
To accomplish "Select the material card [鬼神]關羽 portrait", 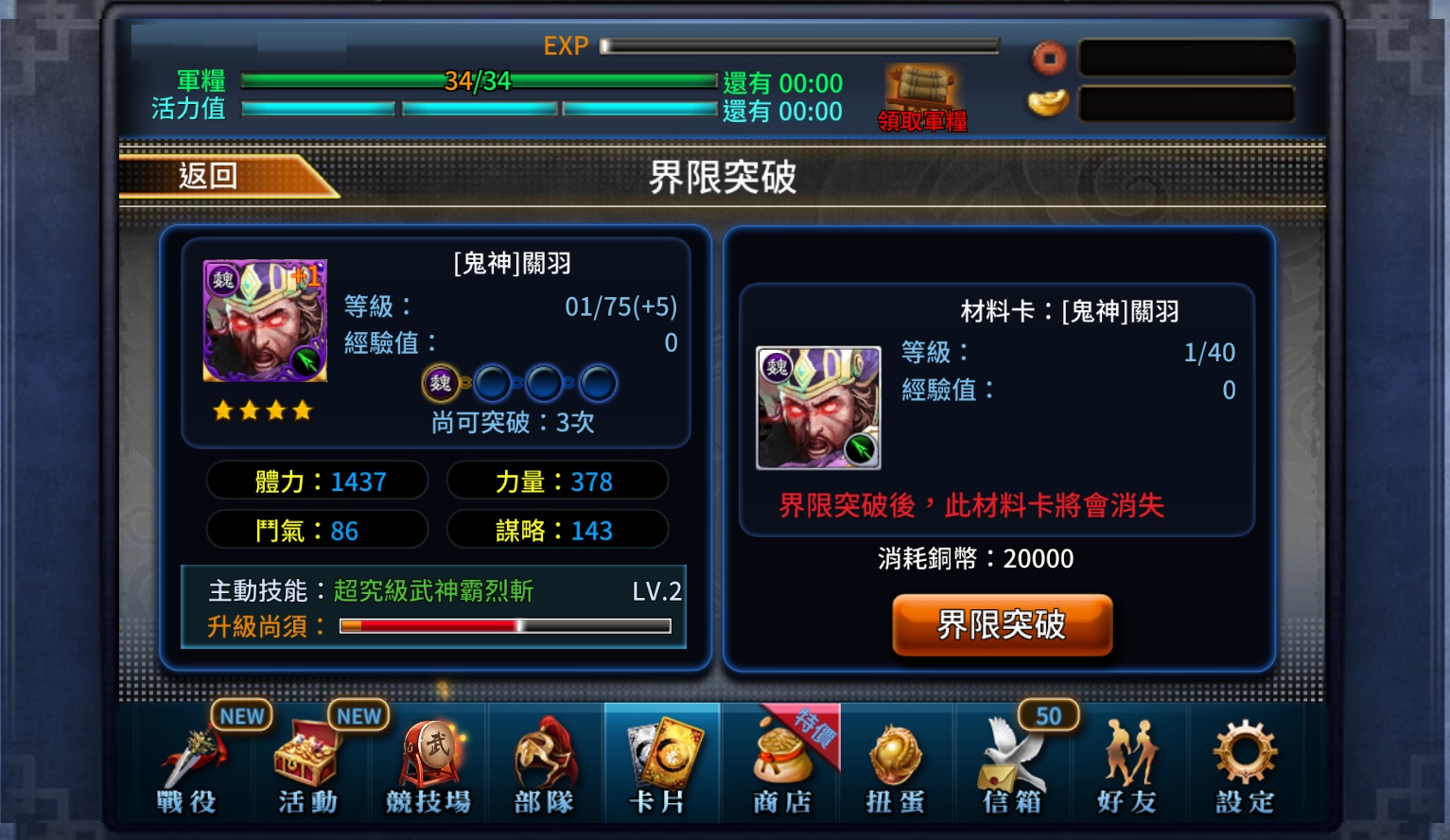I will tap(819, 409).
